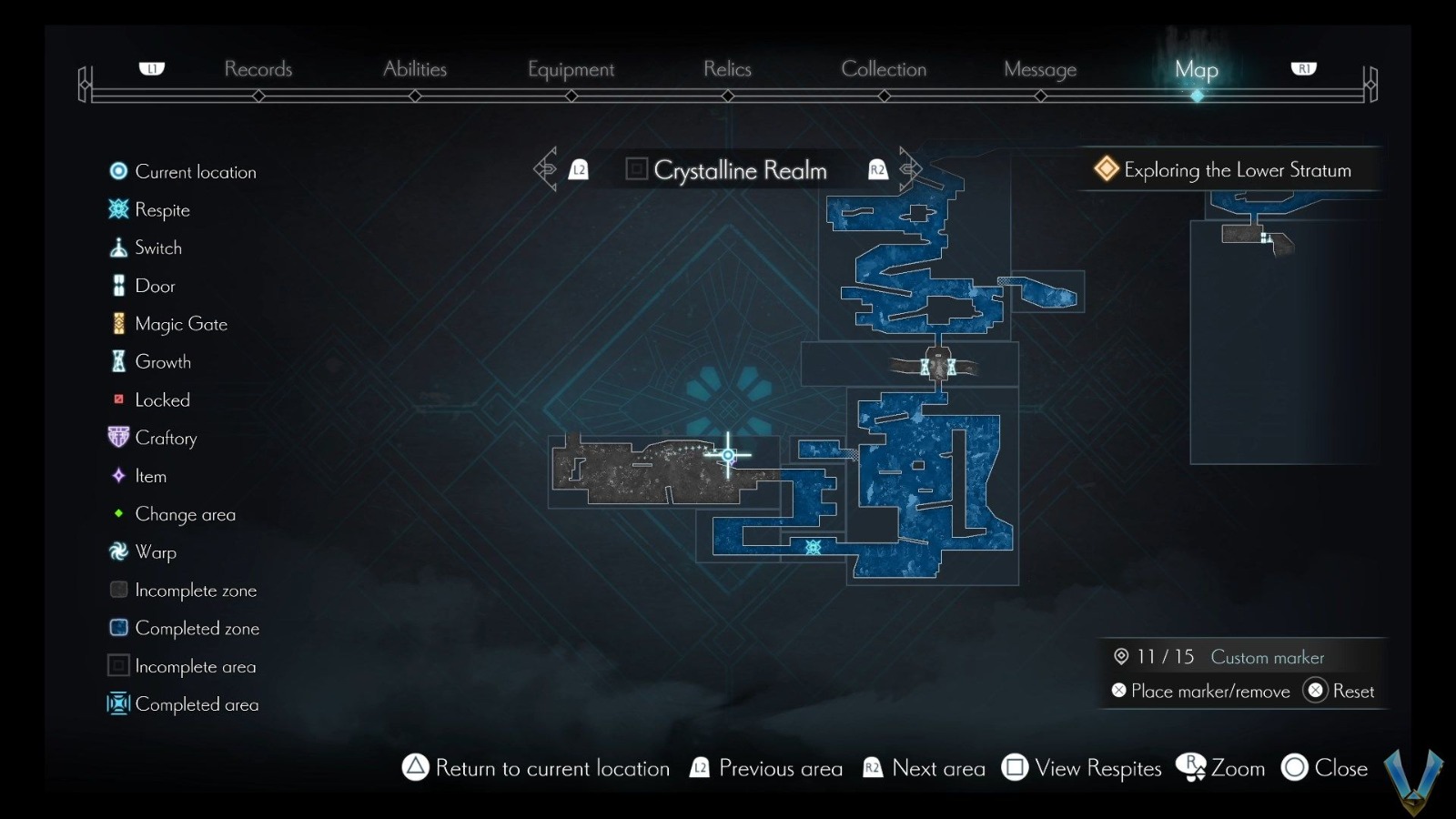Click the Switch icon in the legend

point(117,248)
